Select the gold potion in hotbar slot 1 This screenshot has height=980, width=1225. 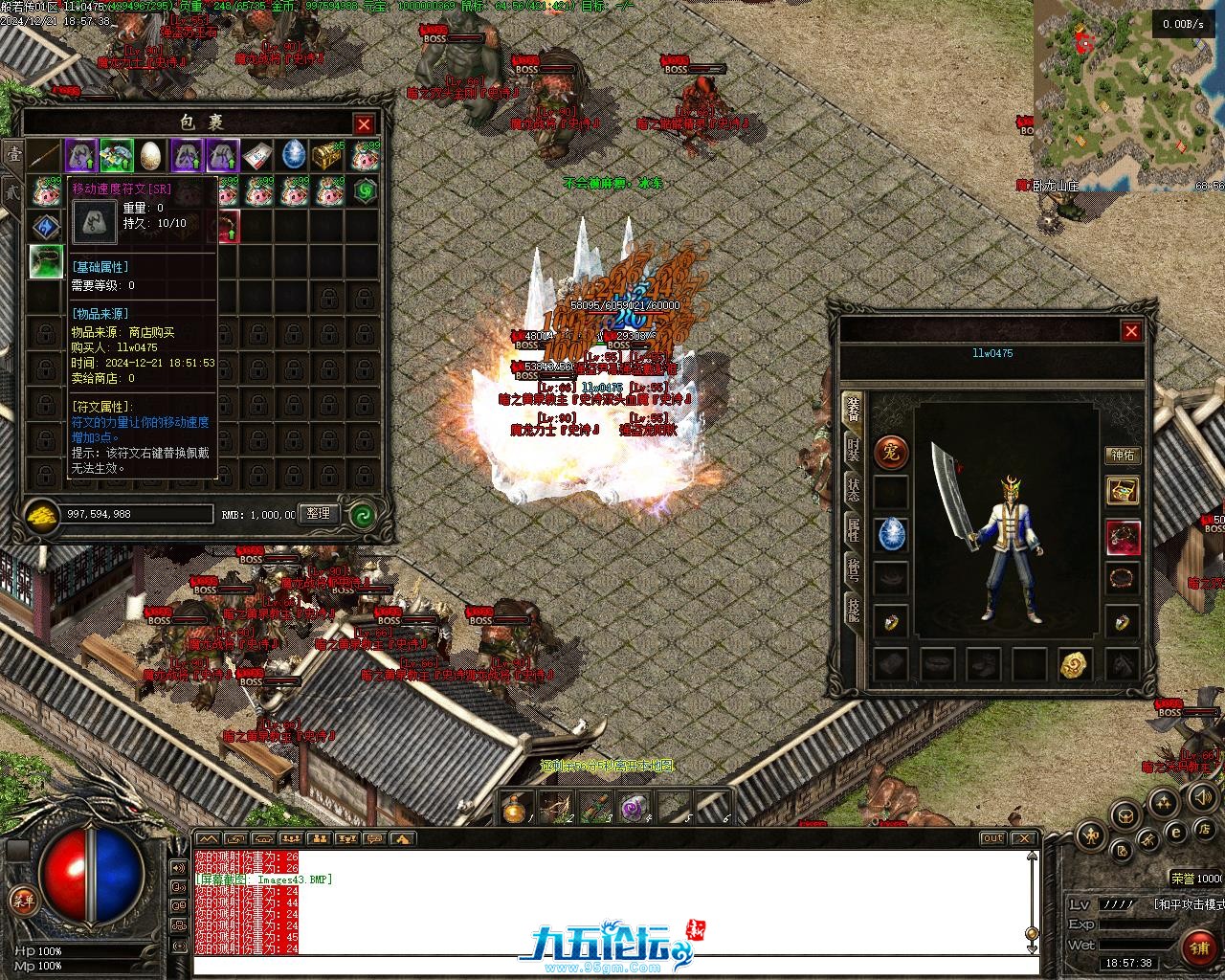pos(518,810)
